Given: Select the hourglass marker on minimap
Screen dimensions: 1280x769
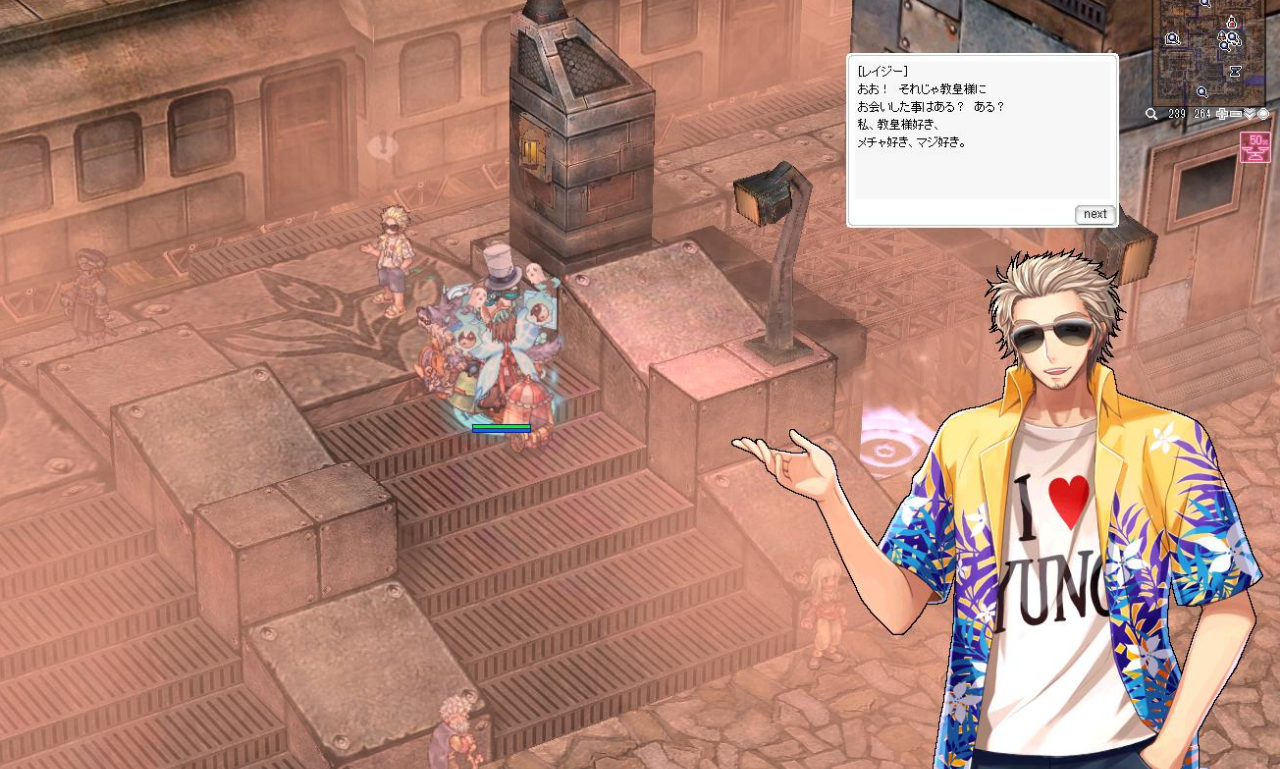Looking at the screenshot, I should tap(1236, 72).
